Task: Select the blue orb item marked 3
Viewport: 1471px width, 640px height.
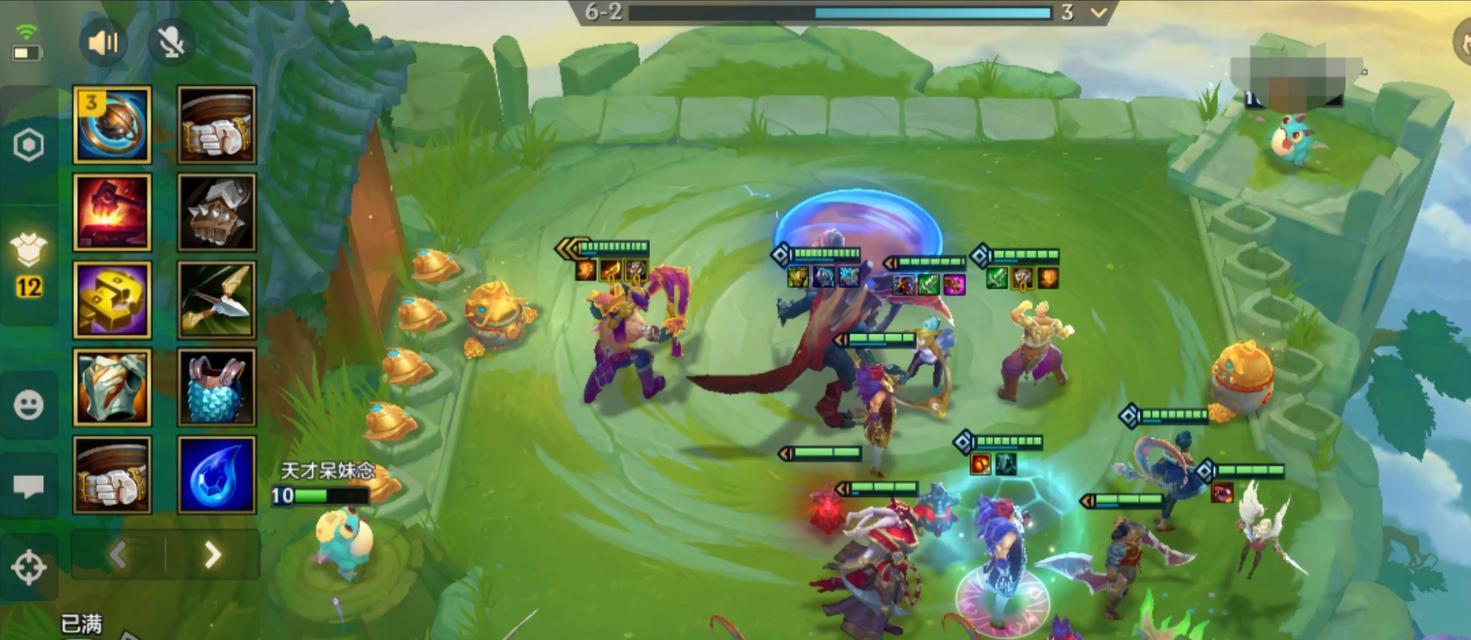Action: click(x=112, y=124)
